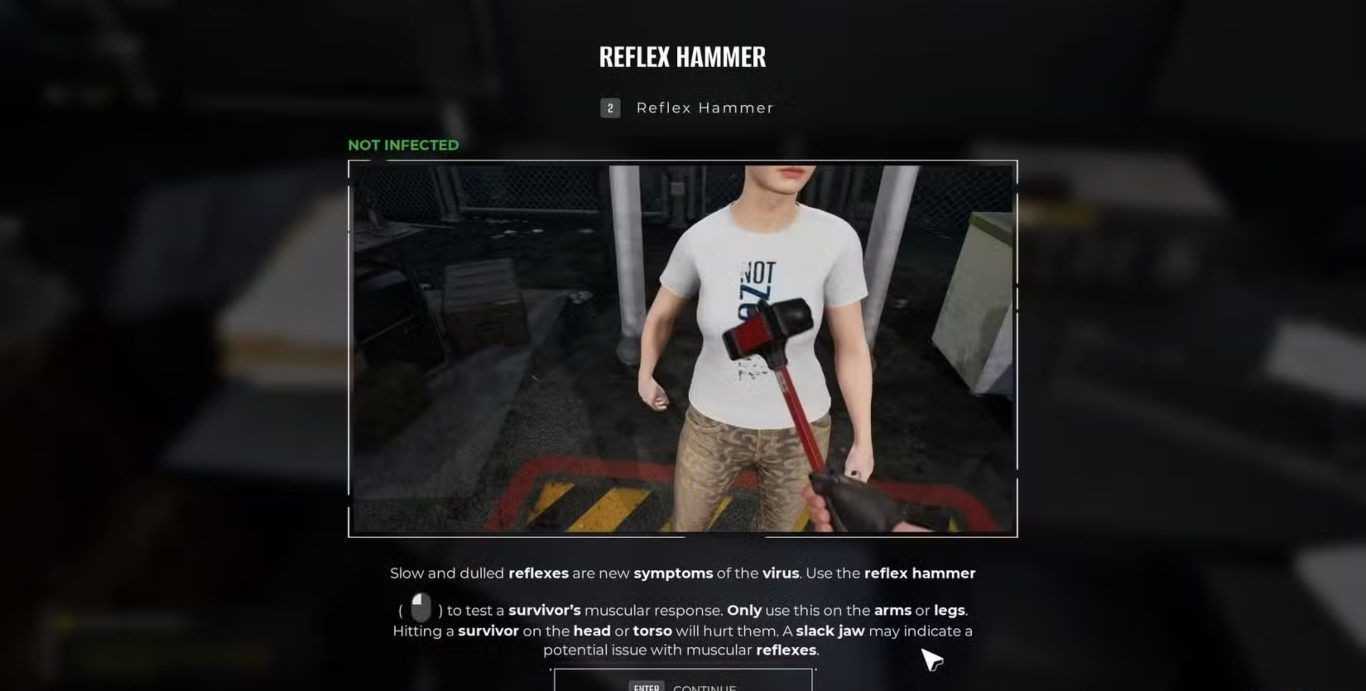Continue past the Reflex Hammer tutorial

point(683,684)
